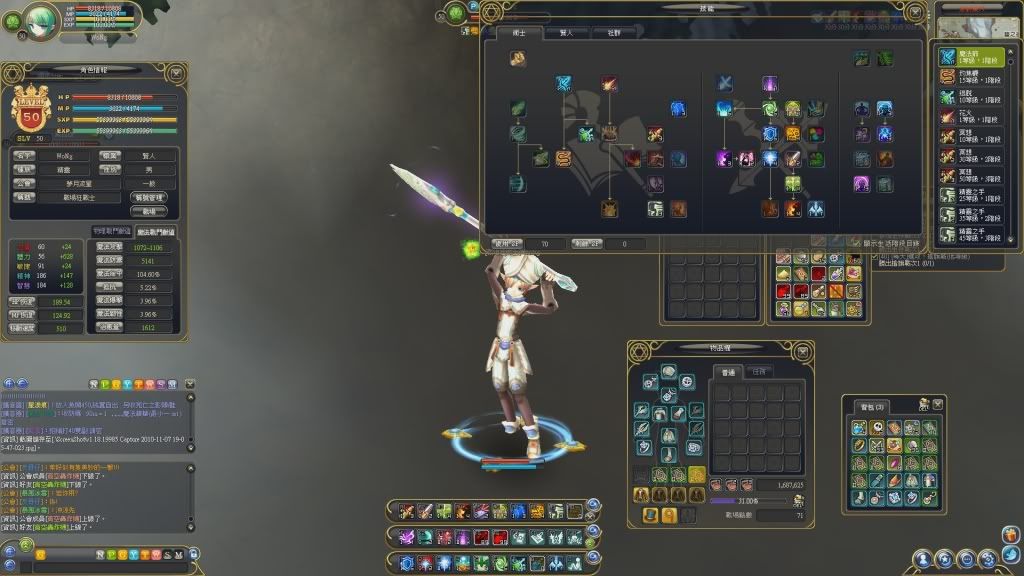Viewport: 1024px width, 576px height.
Task: Click the 使用SP button
Action: [x=508, y=243]
